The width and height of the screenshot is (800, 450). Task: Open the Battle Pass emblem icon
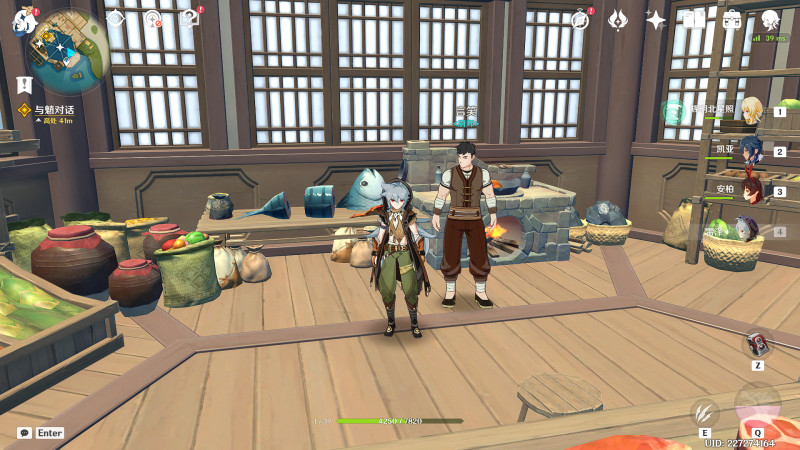coord(618,19)
